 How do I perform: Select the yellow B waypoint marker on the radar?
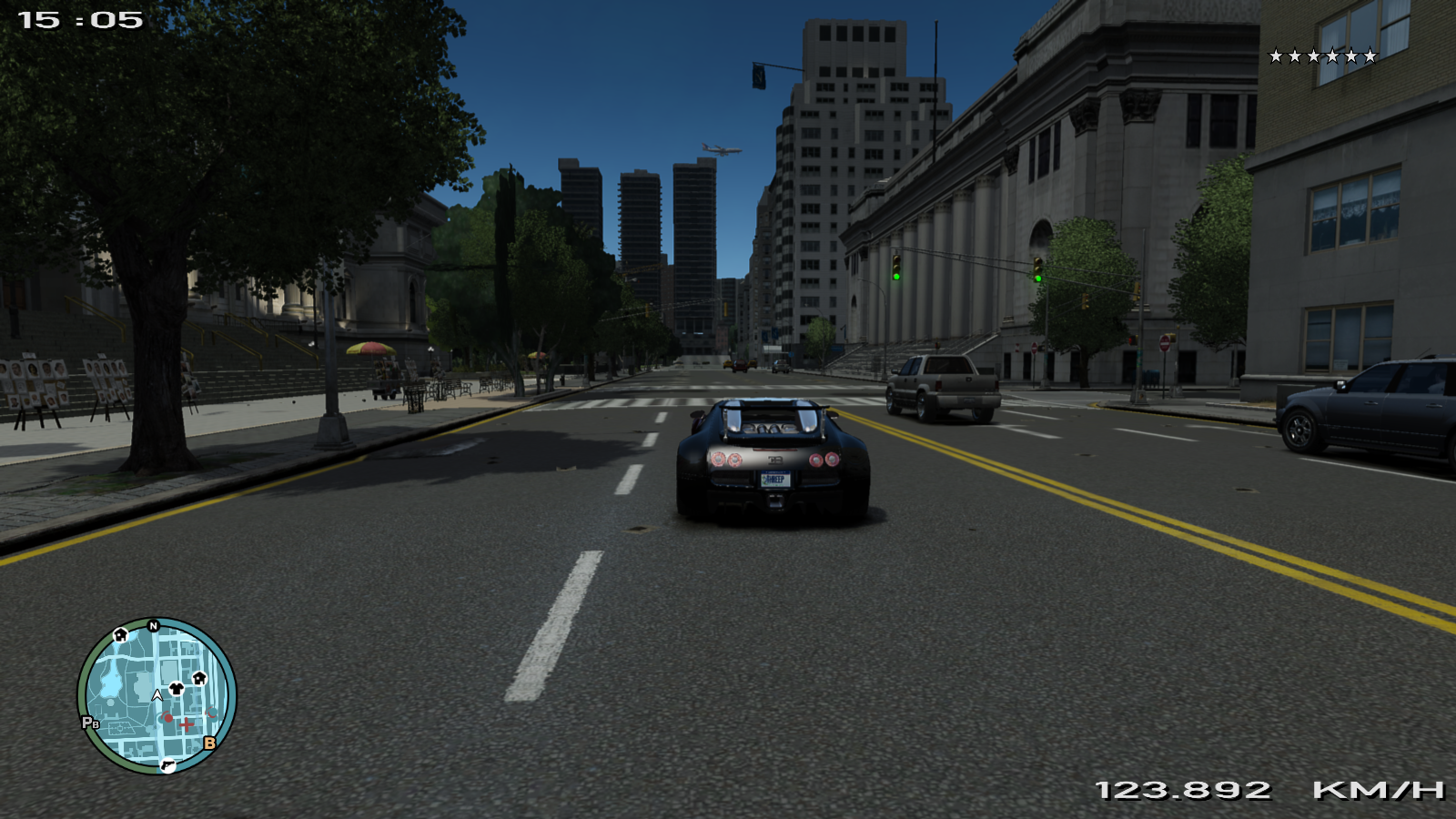coord(210,743)
